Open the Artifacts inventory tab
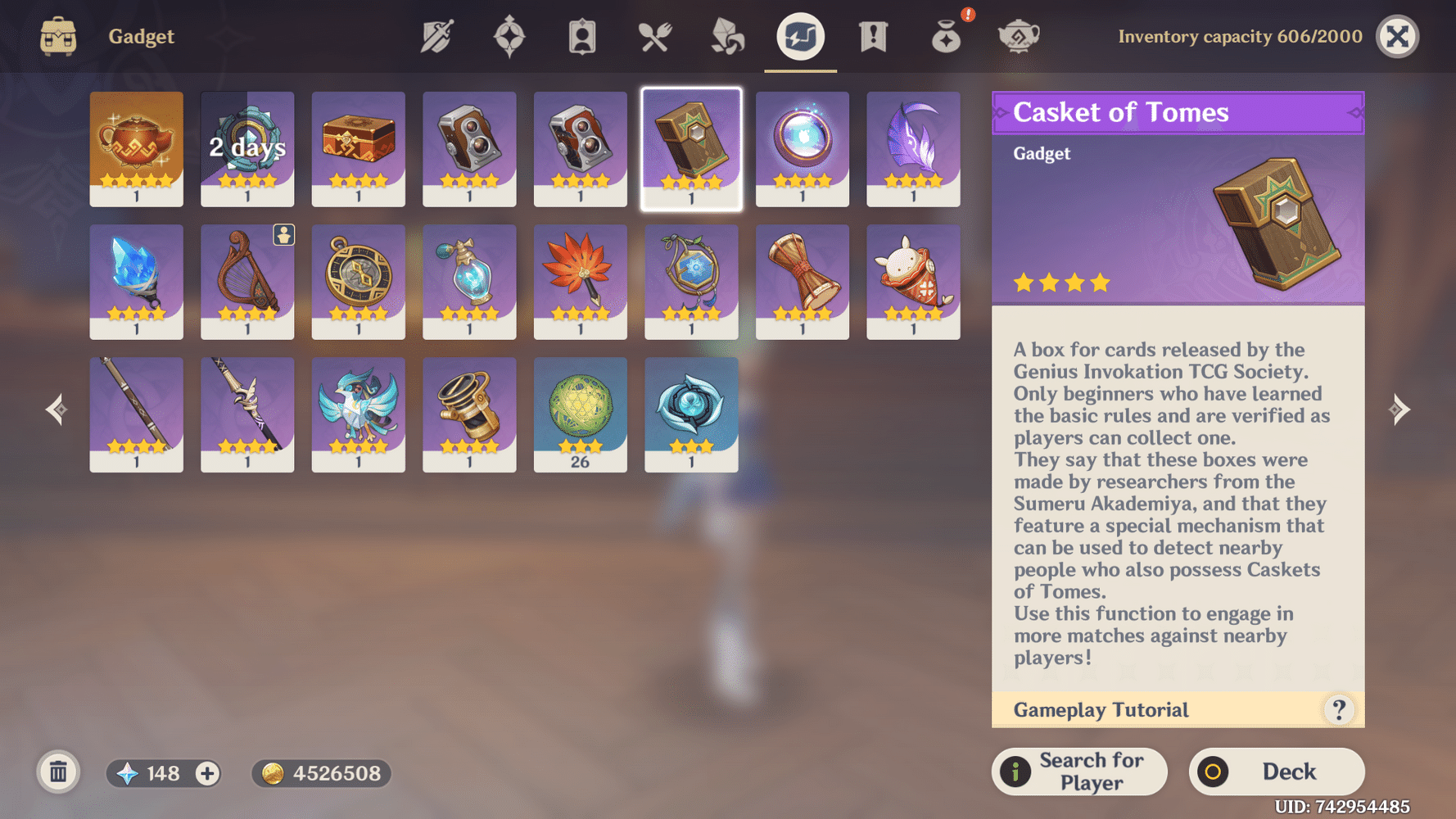The width and height of the screenshot is (1456, 819). click(x=509, y=36)
